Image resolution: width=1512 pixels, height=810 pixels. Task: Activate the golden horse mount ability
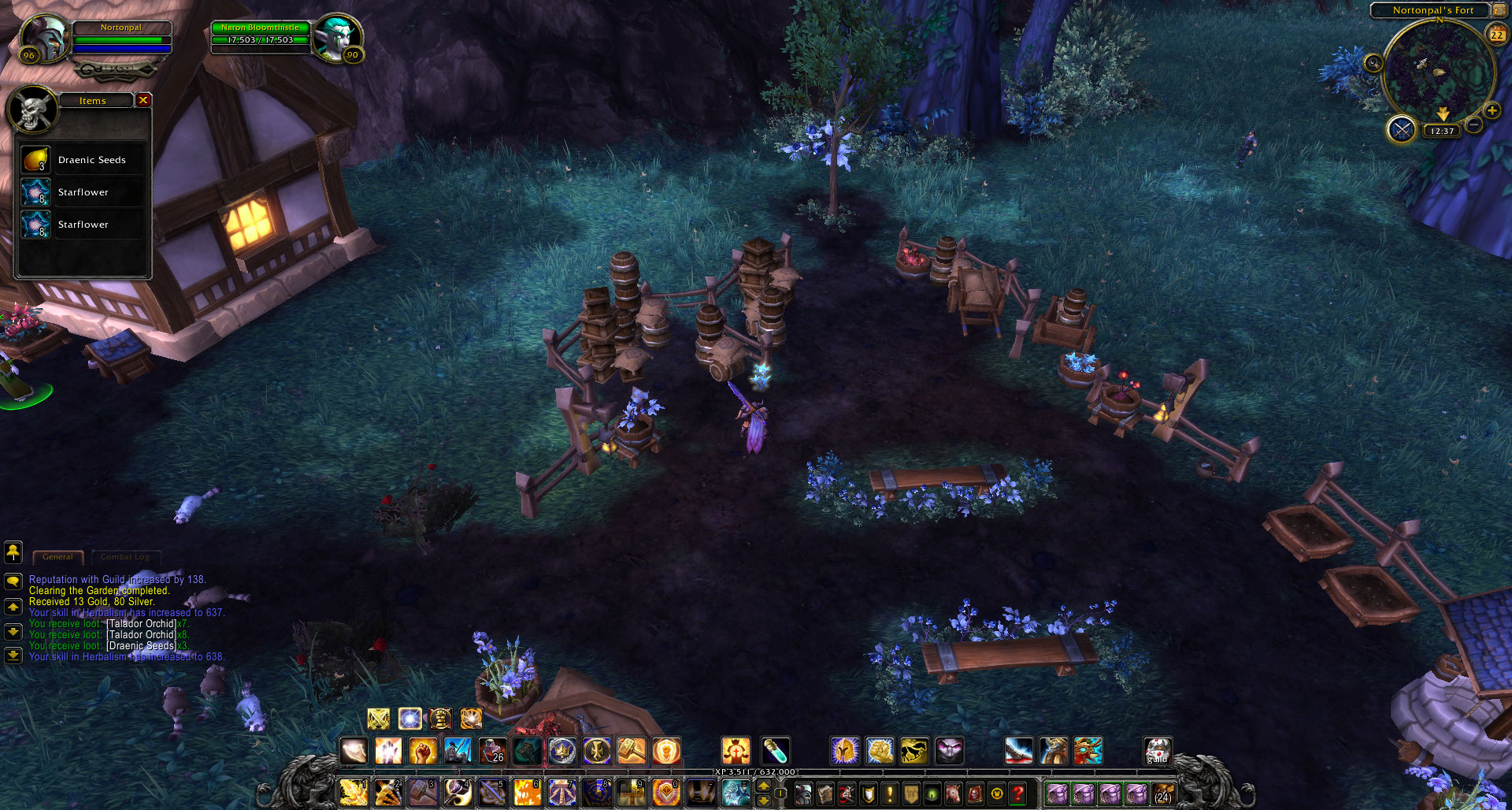pyautogui.click(x=914, y=751)
